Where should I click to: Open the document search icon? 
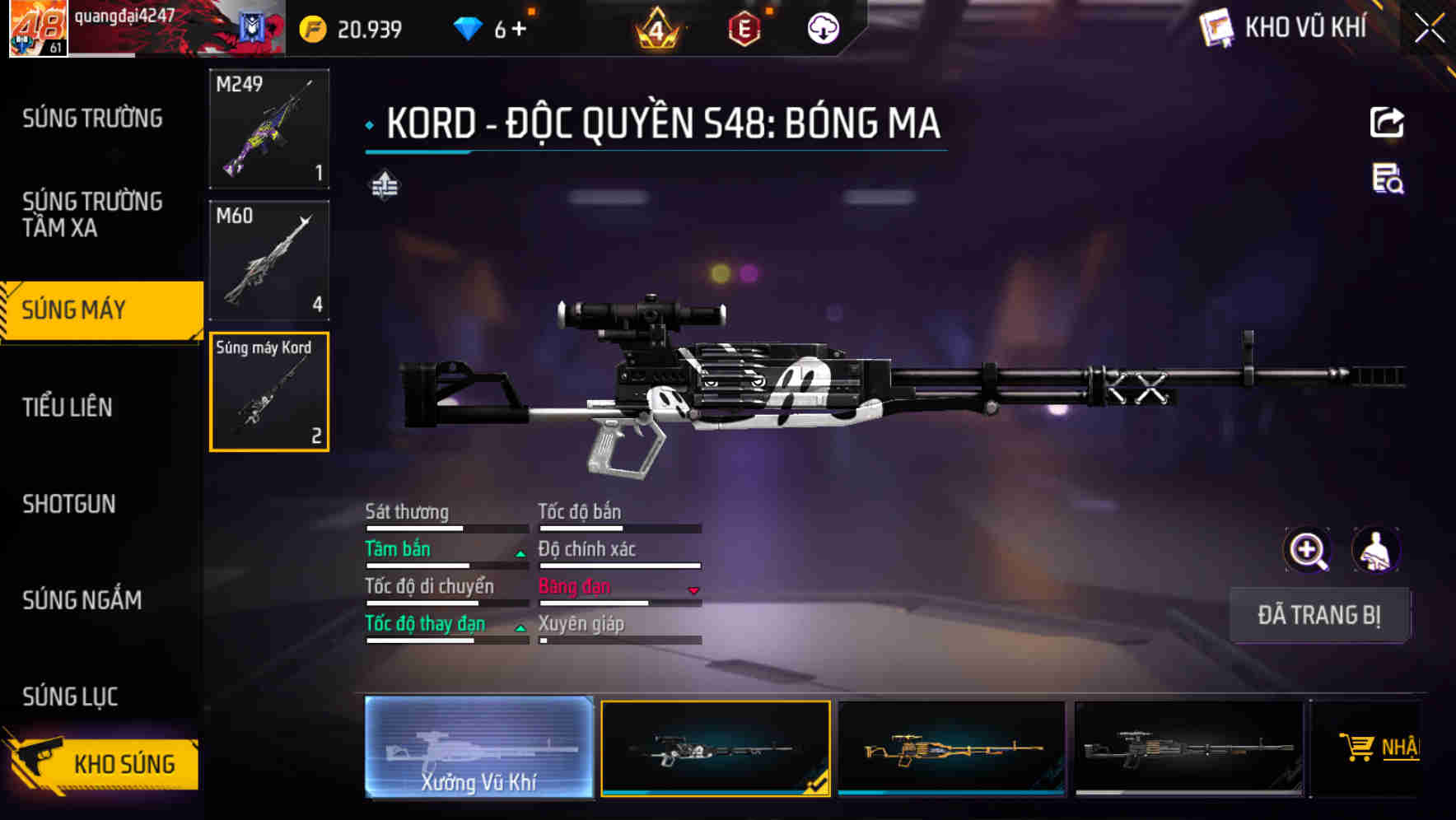1387,179
